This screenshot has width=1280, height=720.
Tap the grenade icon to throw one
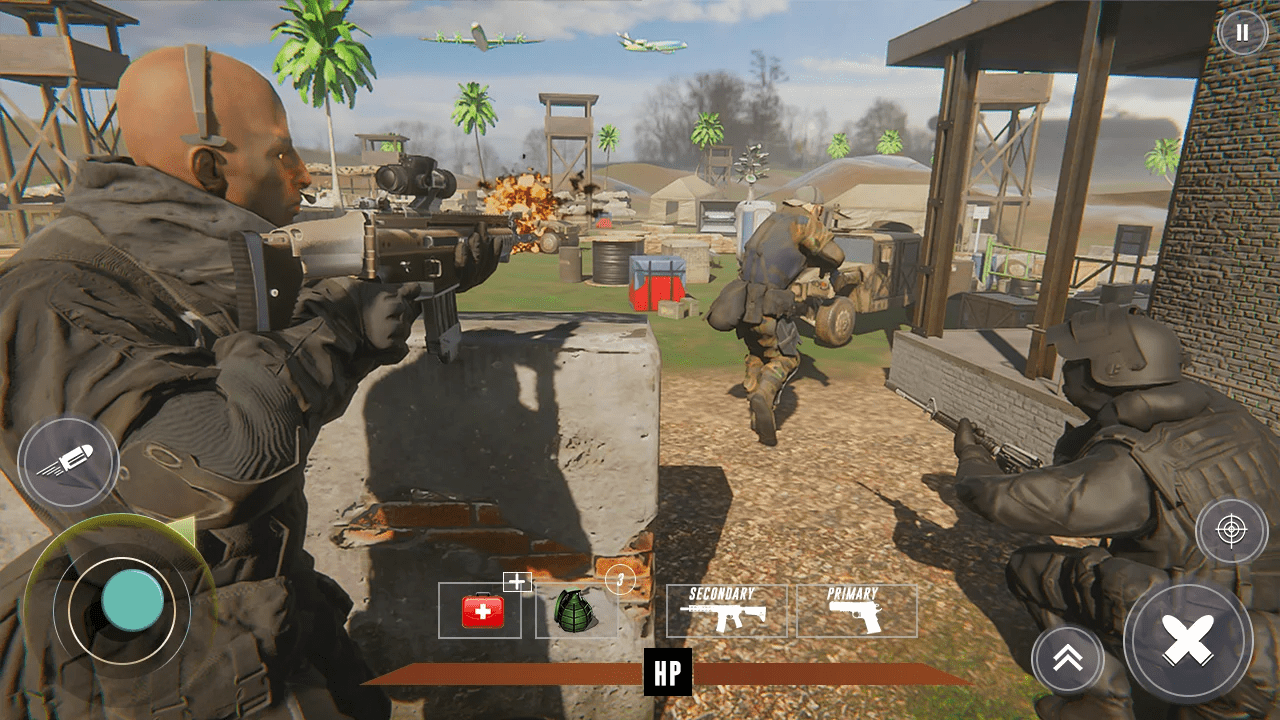tap(575, 609)
